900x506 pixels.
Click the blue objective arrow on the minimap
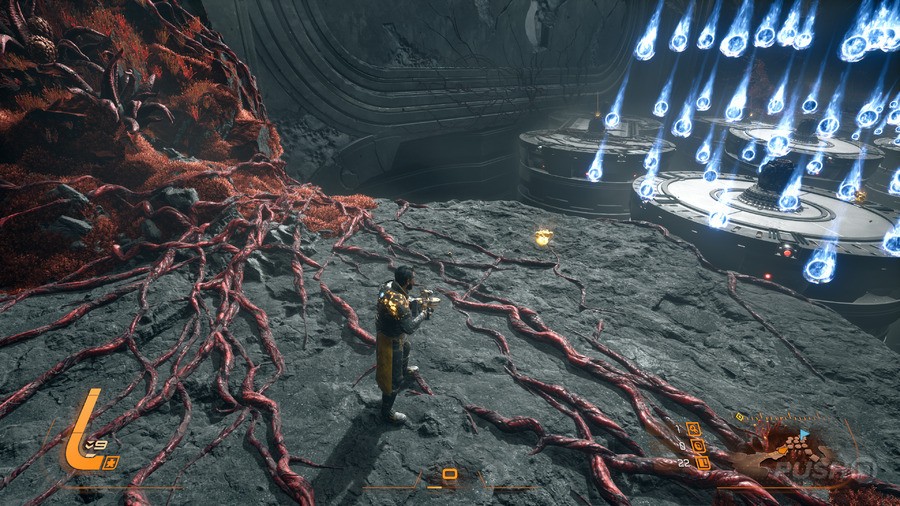coord(803,433)
